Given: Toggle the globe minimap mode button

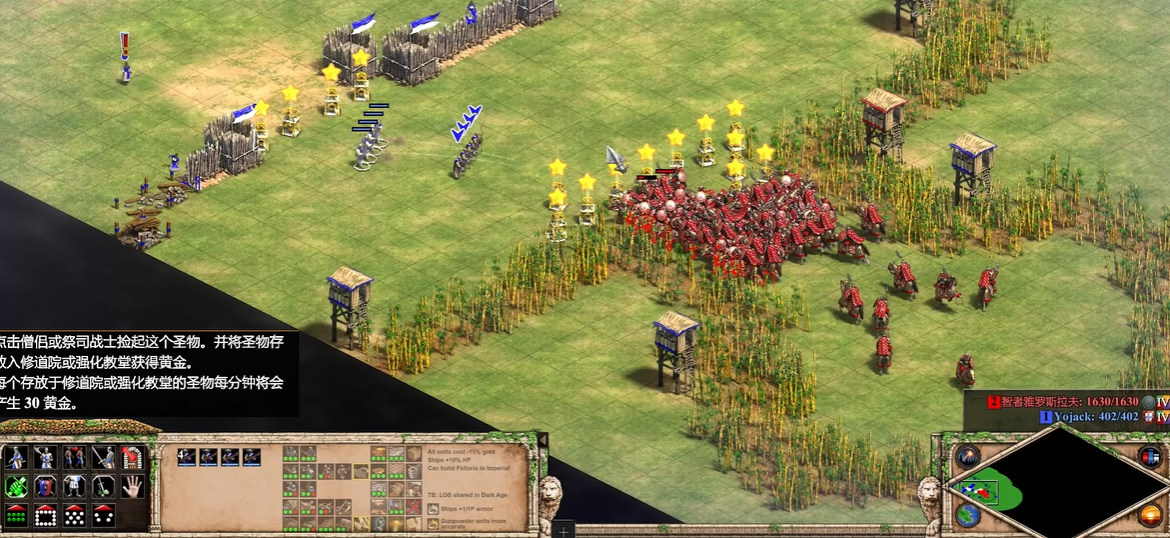Looking at the screenshot, I should click(967, 515).
